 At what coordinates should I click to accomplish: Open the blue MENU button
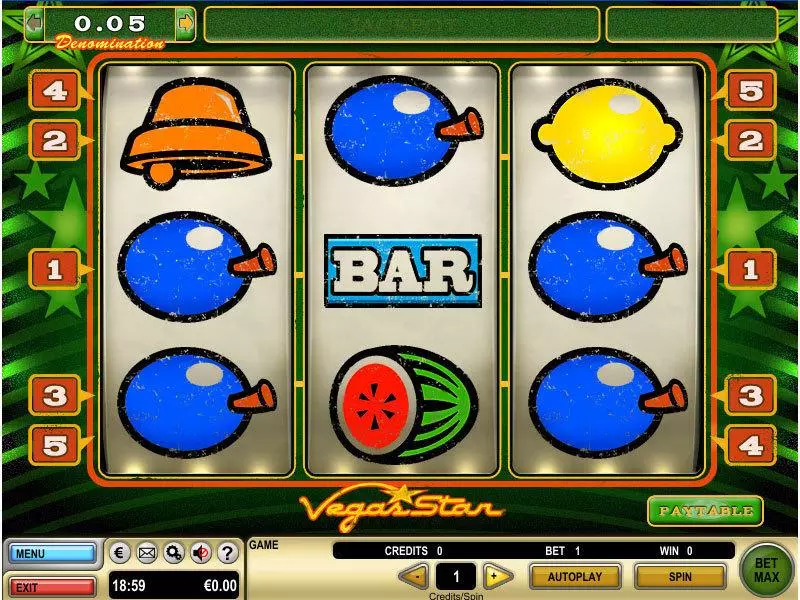tap(54, 553)
